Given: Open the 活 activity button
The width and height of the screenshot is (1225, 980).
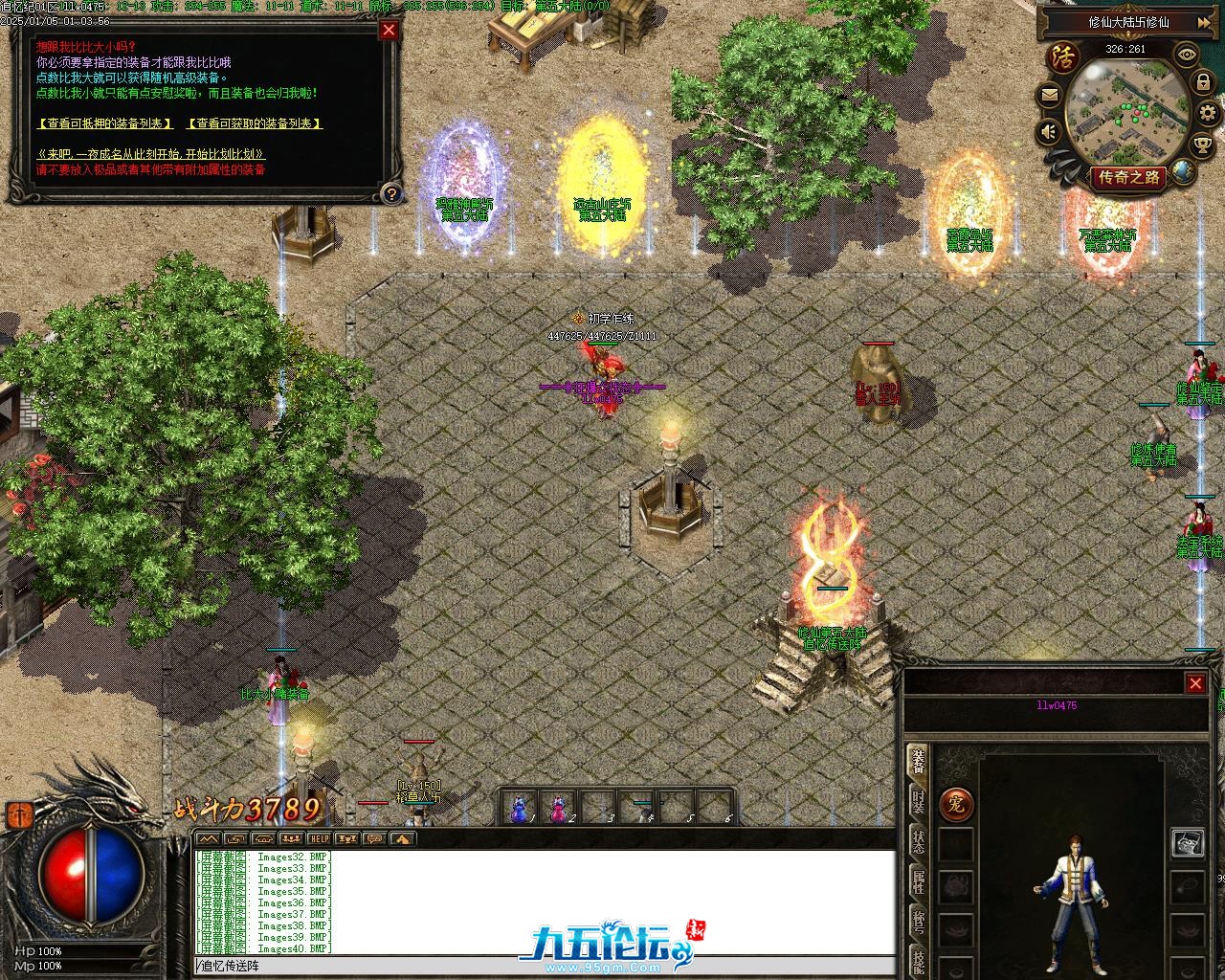Looking at the screenshot, I should 1063,56.
